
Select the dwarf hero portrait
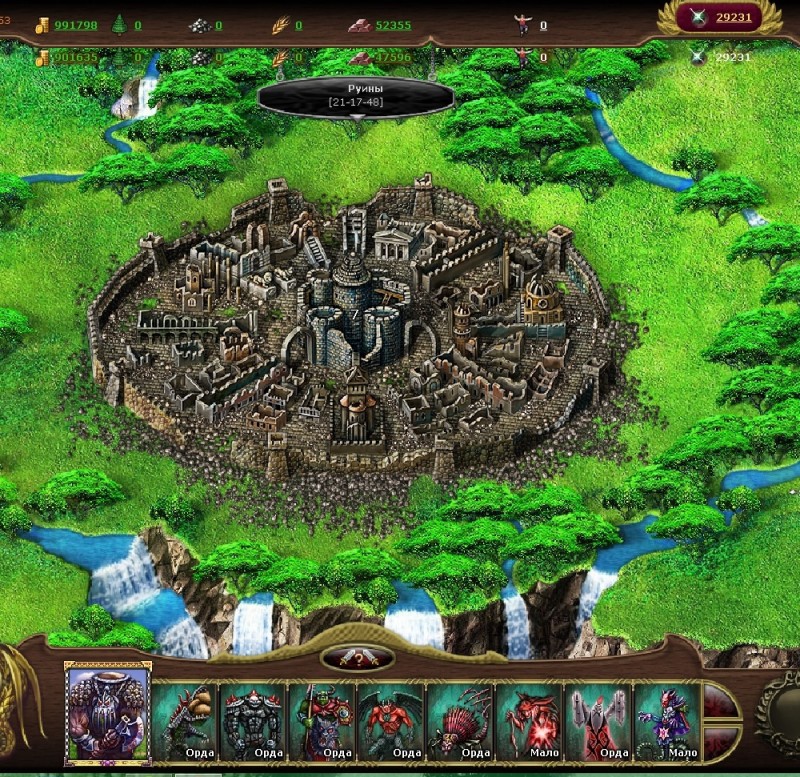[x=108, y=712]
